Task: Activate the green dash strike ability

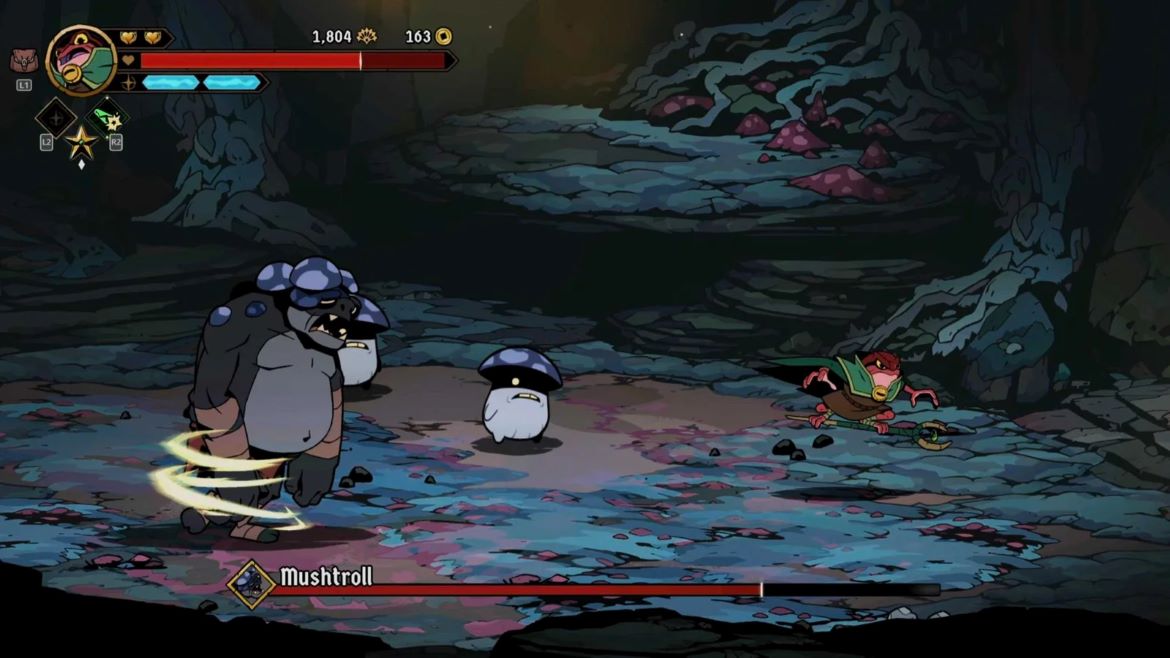Action: point(110,116)
